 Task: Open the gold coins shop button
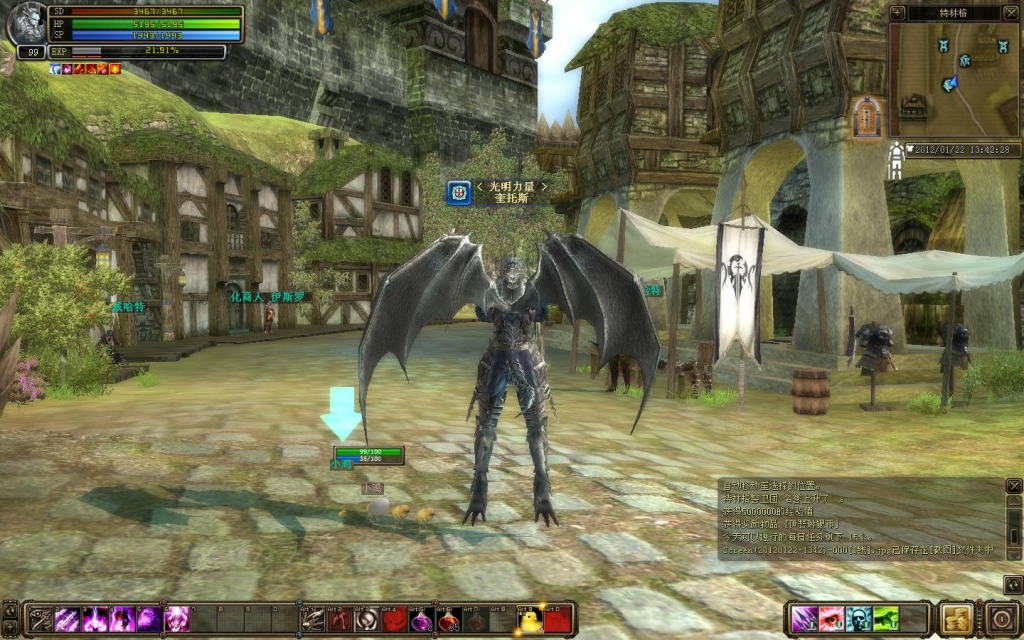pos(957,618)
